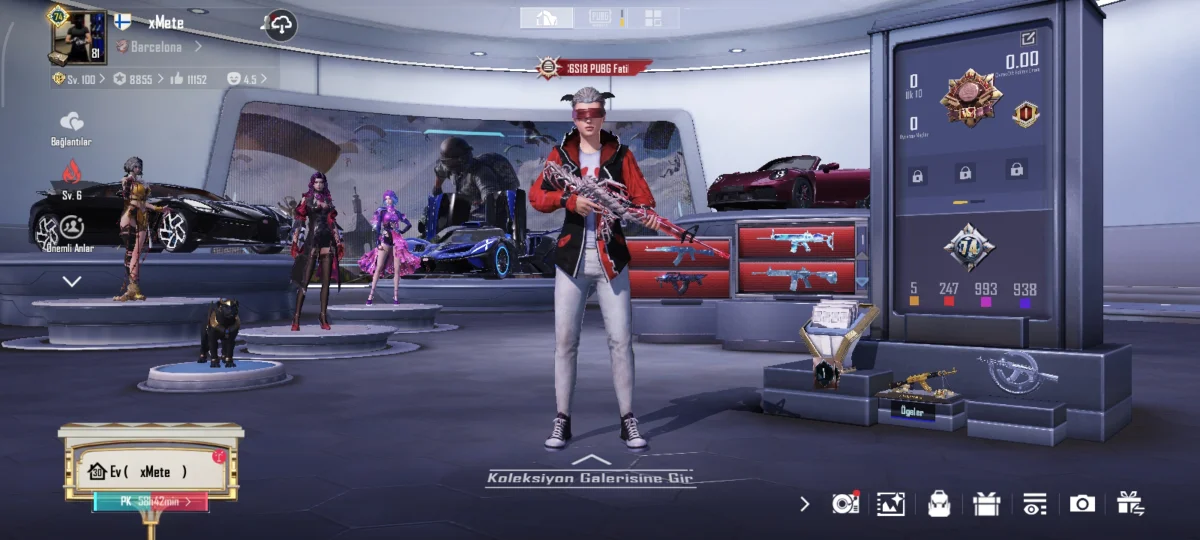The height and width of the screenshot is (540, 1200).
Task: Switch to the PUBG stats tab
Action: tap(601, 18)
